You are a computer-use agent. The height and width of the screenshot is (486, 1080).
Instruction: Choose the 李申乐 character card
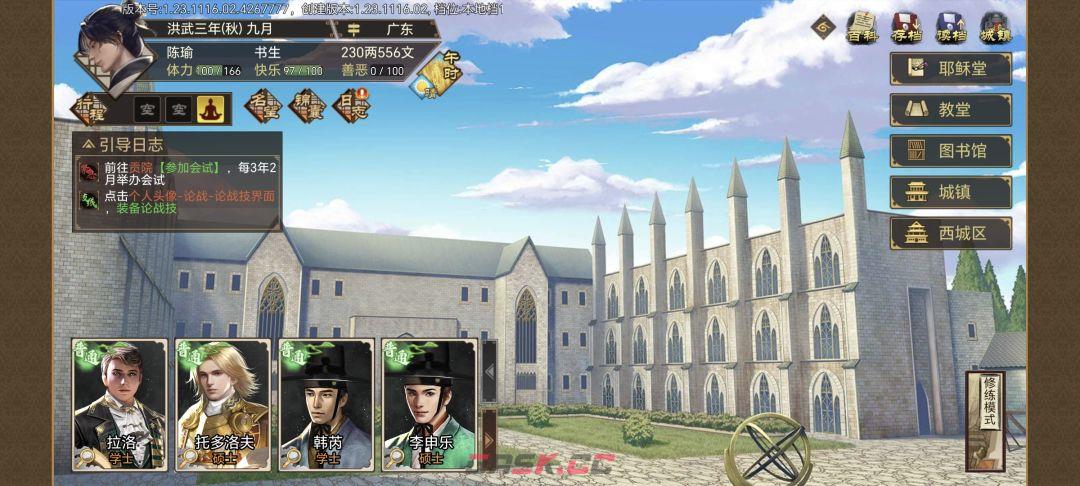coord(429,405)
